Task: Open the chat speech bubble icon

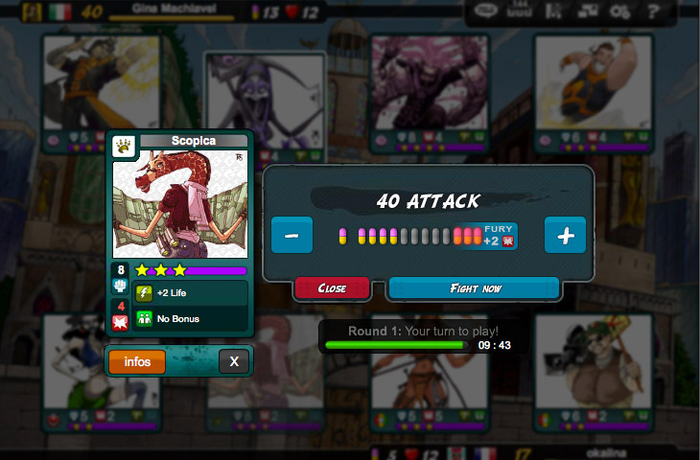Action: (486, 12)
